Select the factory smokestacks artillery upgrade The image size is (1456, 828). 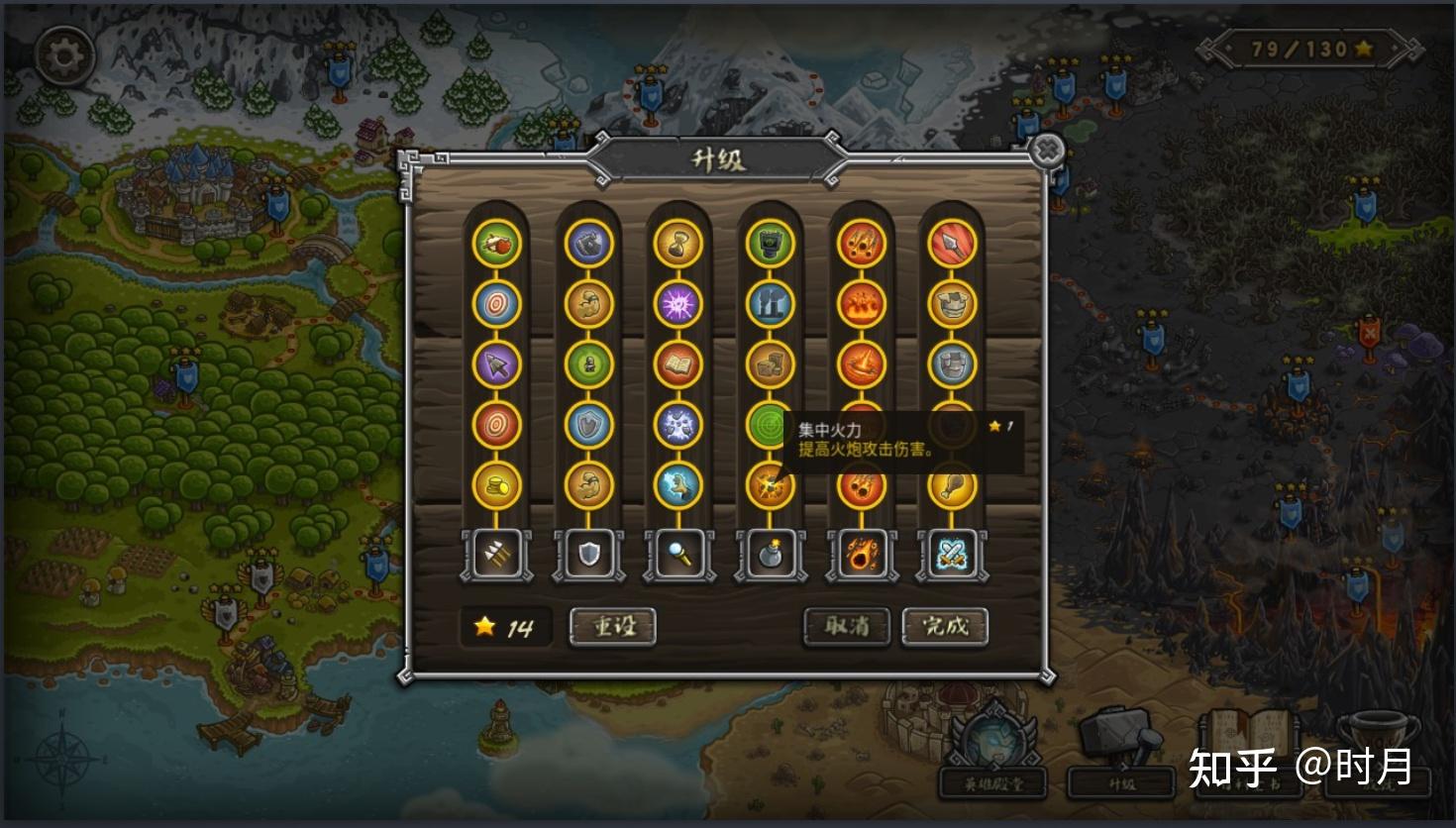pyautogui.click(x=770, y=303)
